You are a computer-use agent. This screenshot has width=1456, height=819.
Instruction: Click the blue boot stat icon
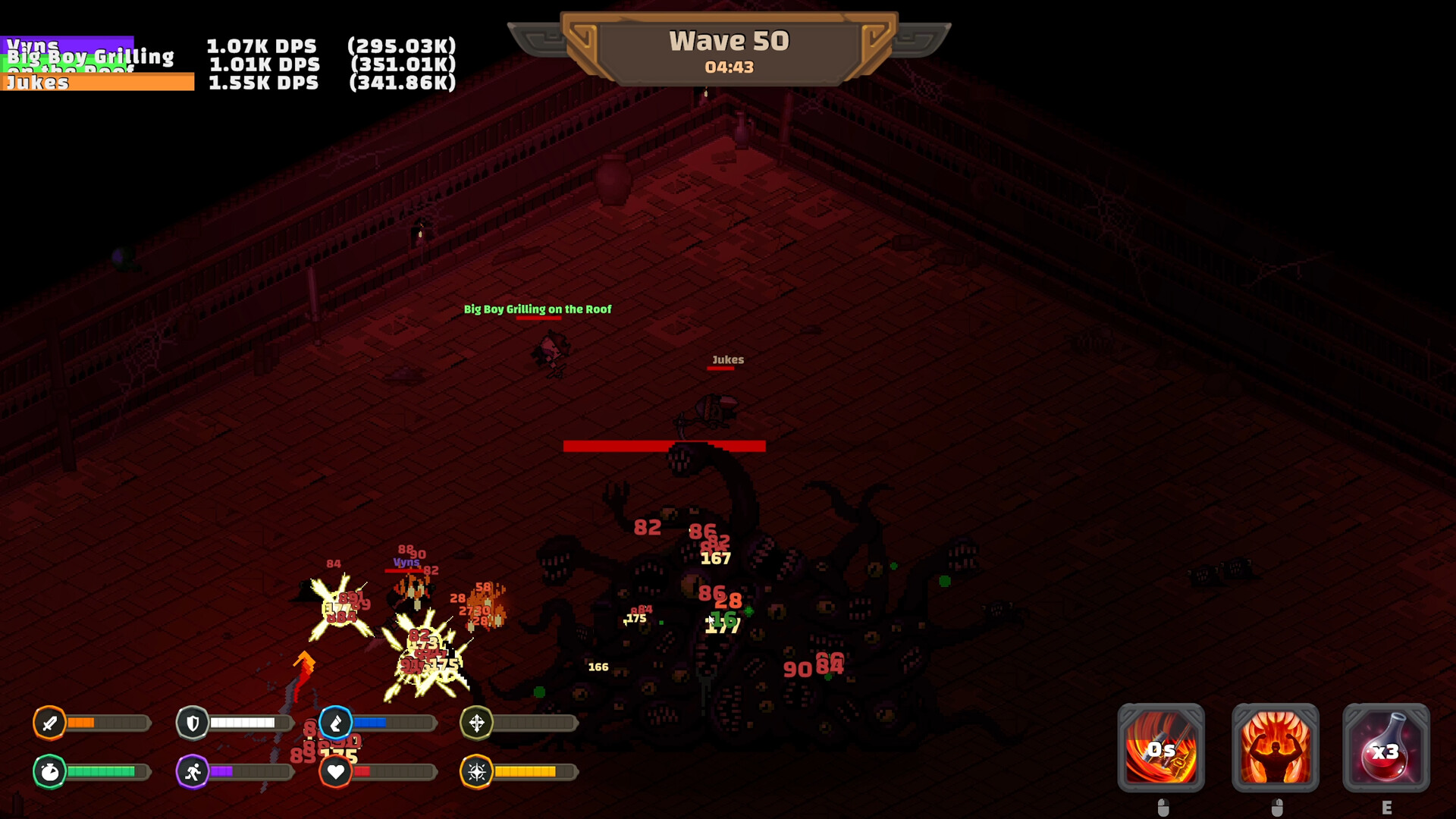[336, 723]
